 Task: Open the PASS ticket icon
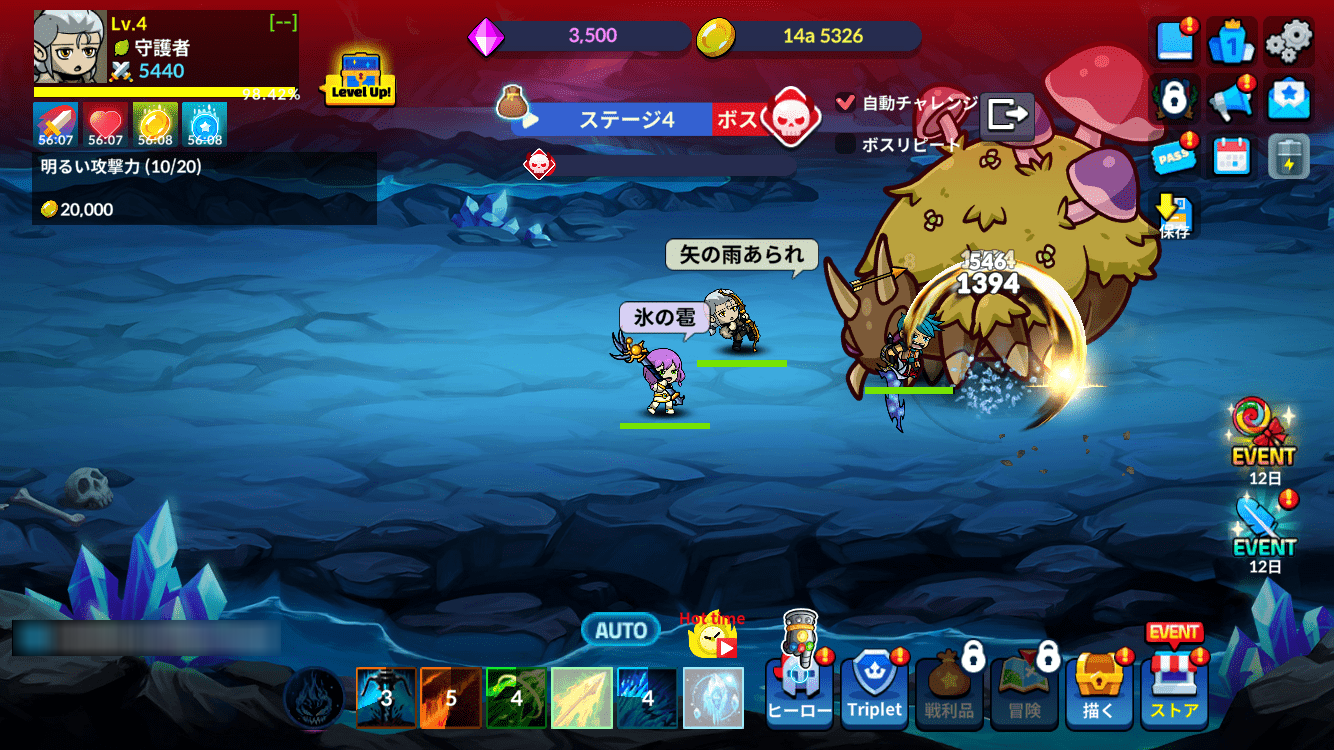pyautogui.click(x=1175, y=158)
